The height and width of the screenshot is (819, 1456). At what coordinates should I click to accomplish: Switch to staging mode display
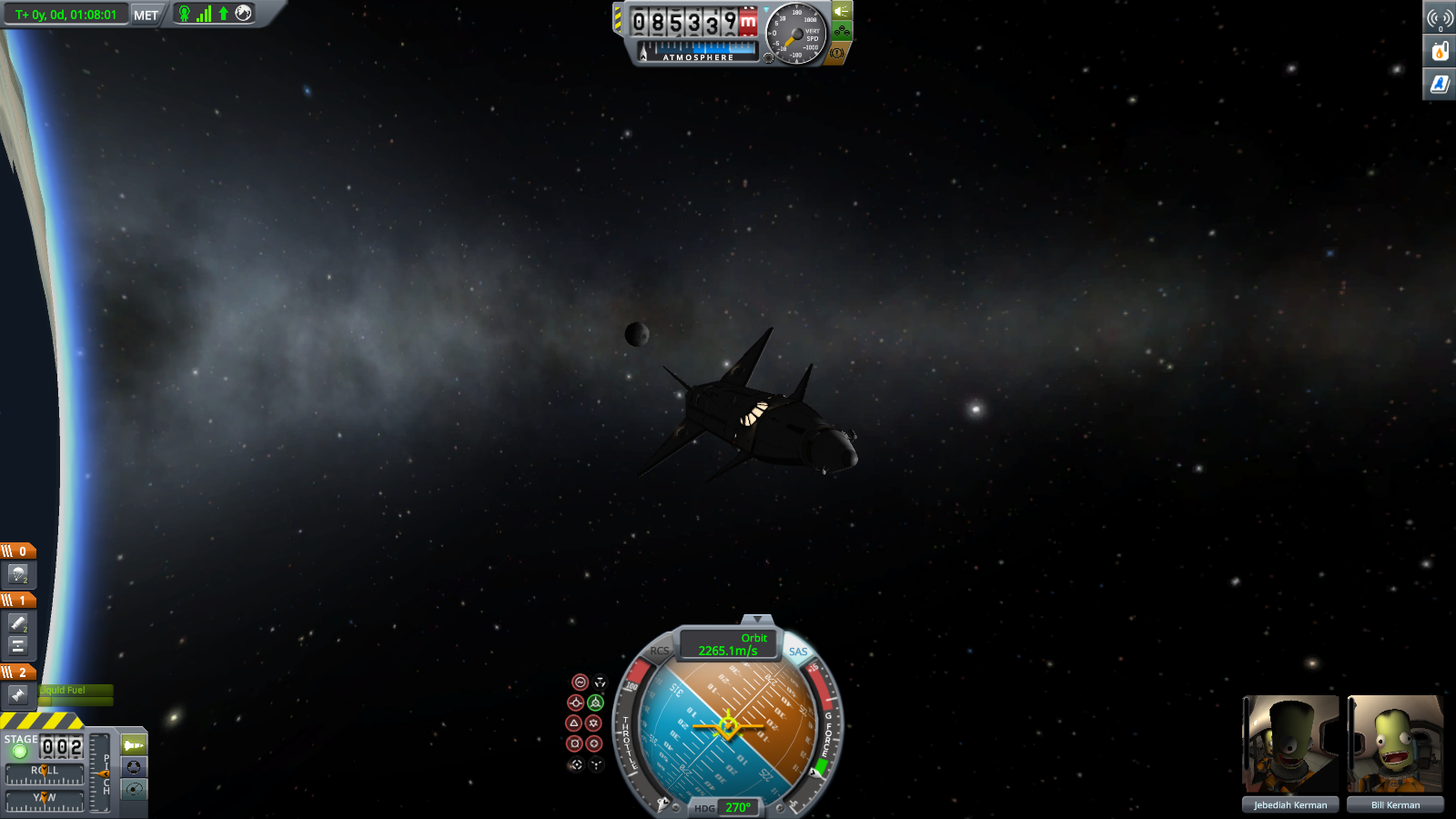pyautogui.click(x=134, y=745)
